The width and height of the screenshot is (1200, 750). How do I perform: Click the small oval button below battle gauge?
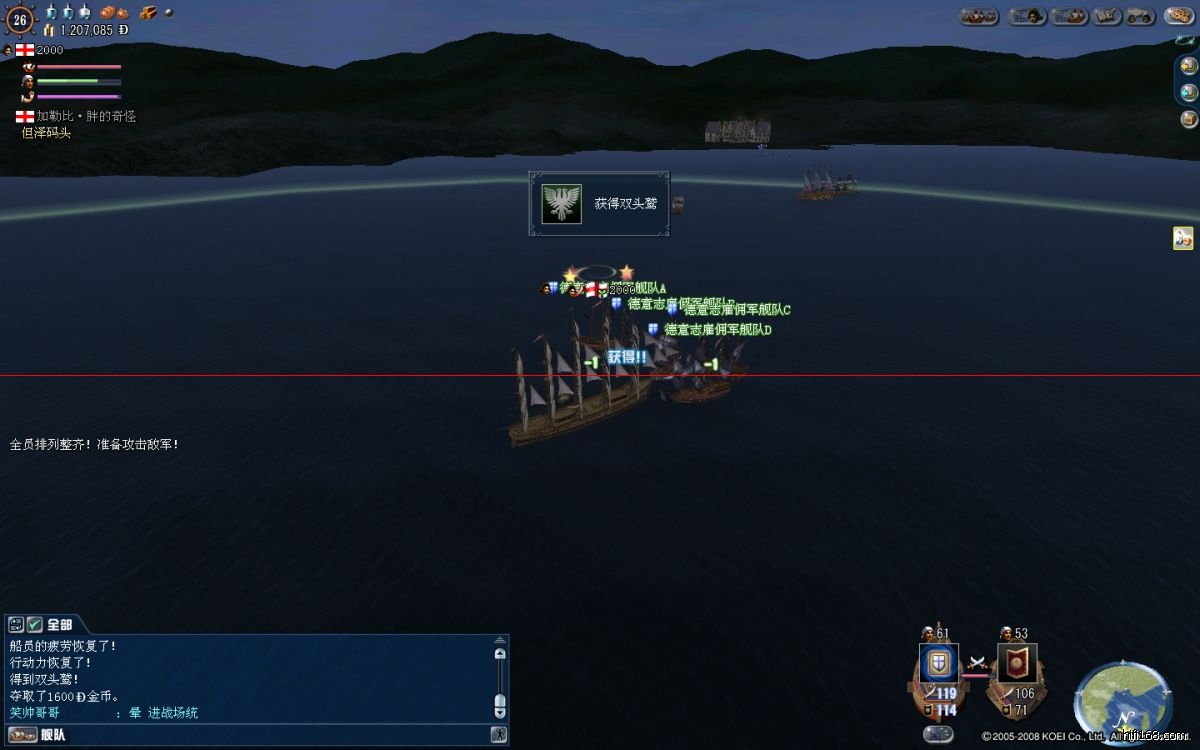pos(938,734)
